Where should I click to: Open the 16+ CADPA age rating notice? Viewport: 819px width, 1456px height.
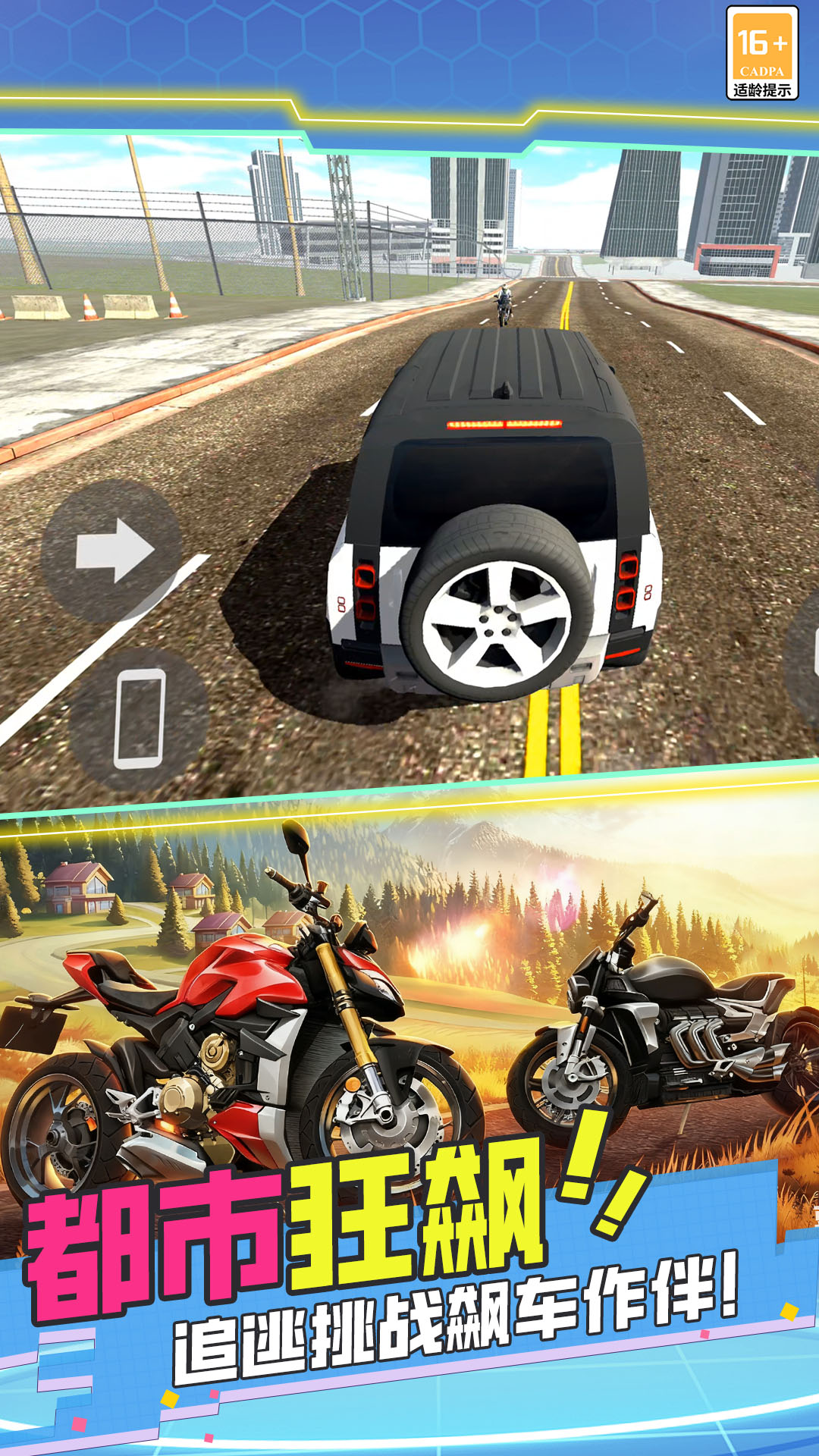tap(761, 54)
